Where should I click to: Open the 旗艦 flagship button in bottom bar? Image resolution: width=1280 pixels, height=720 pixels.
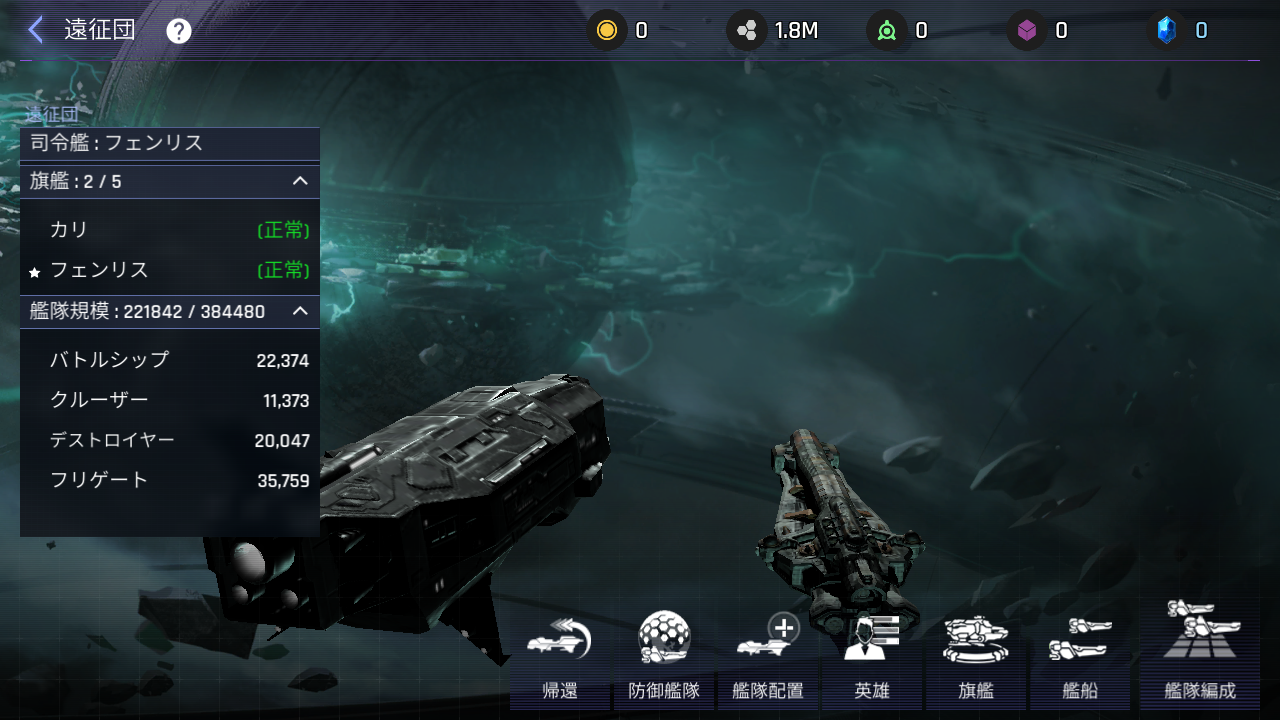(976, 656)
